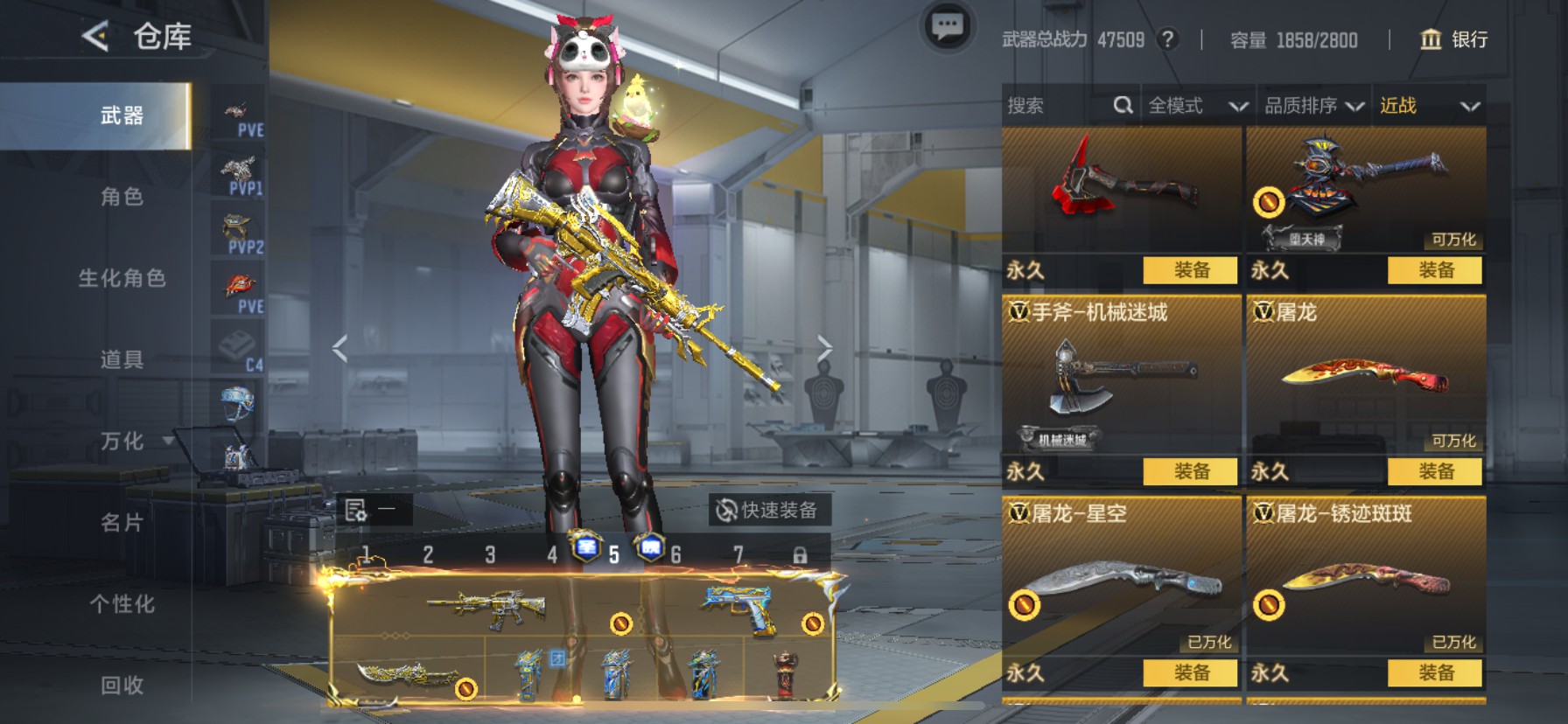Switch to the 角色 tab

click(122, 197)
